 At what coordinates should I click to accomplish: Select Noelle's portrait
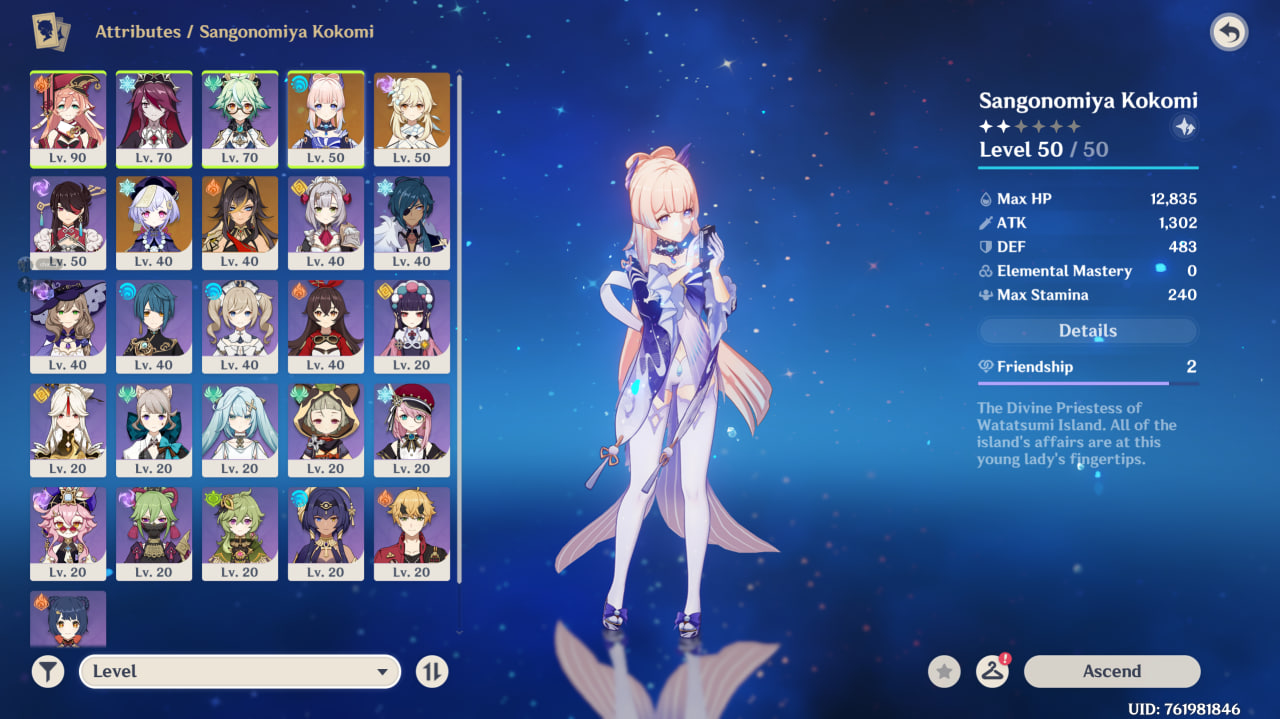point(326,222)
